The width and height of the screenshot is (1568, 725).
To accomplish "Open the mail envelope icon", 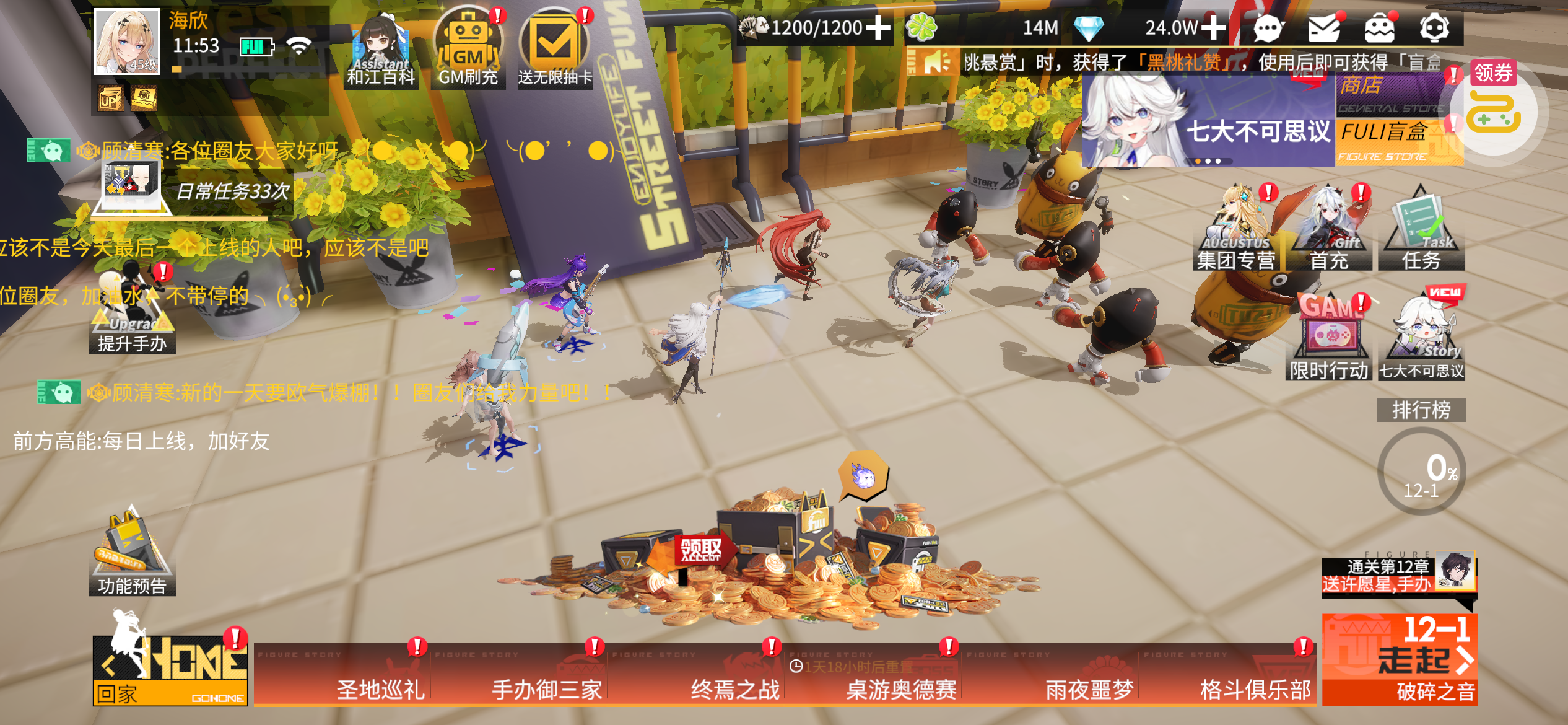I will (x=1323, y=27).
